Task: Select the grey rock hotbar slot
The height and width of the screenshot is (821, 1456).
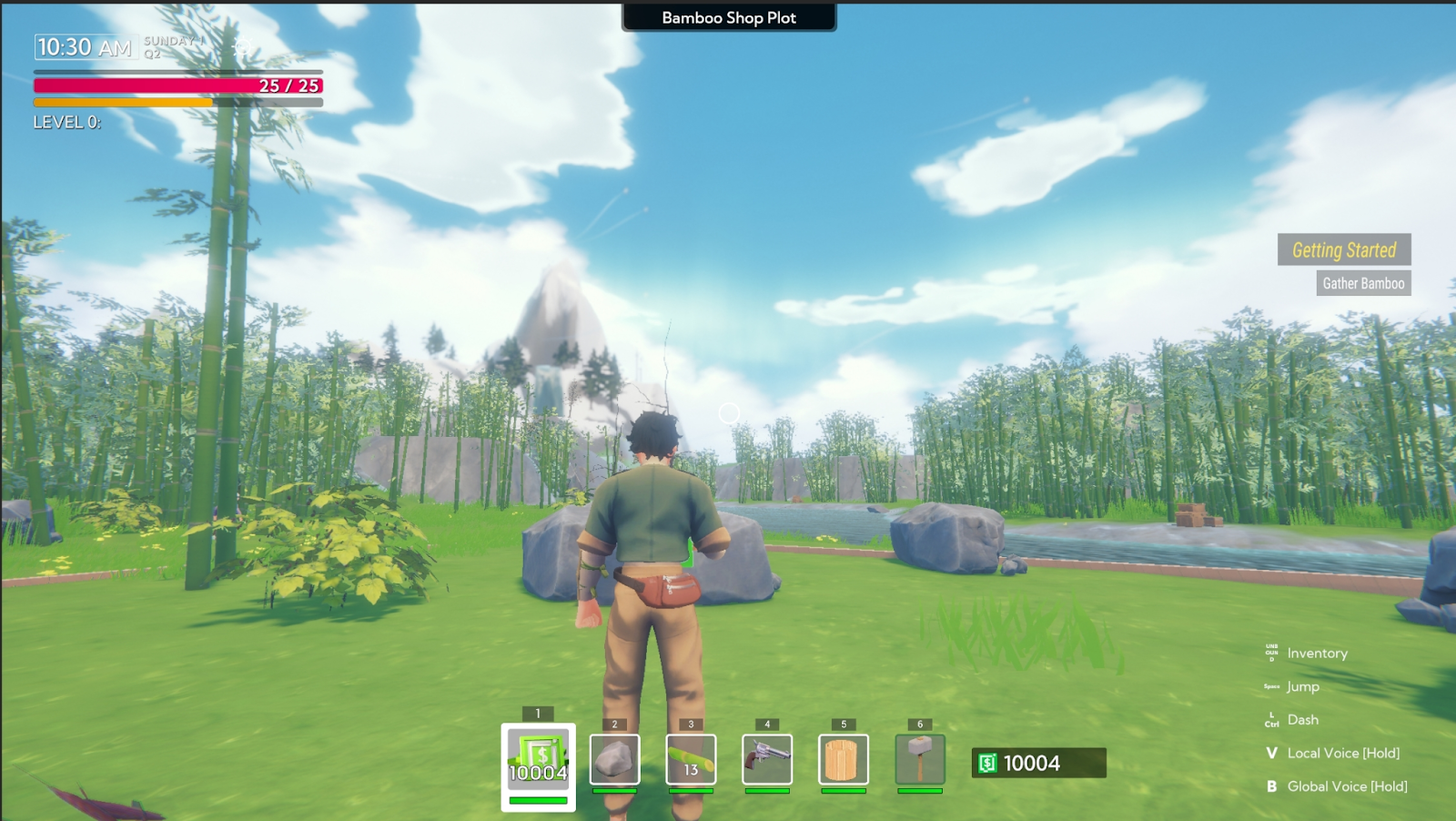Action: (614, 759)
